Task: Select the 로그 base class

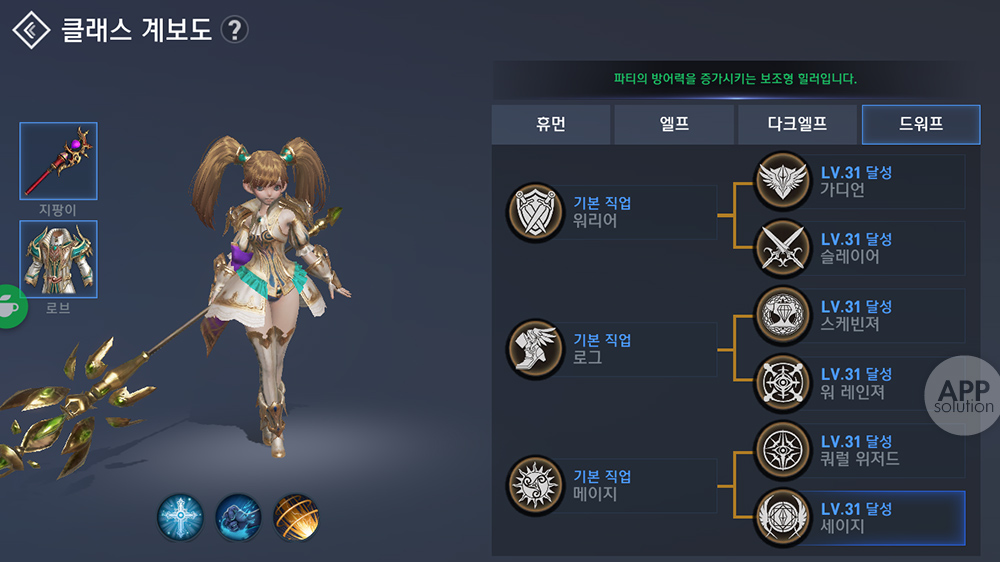Action: pos(612,349)
